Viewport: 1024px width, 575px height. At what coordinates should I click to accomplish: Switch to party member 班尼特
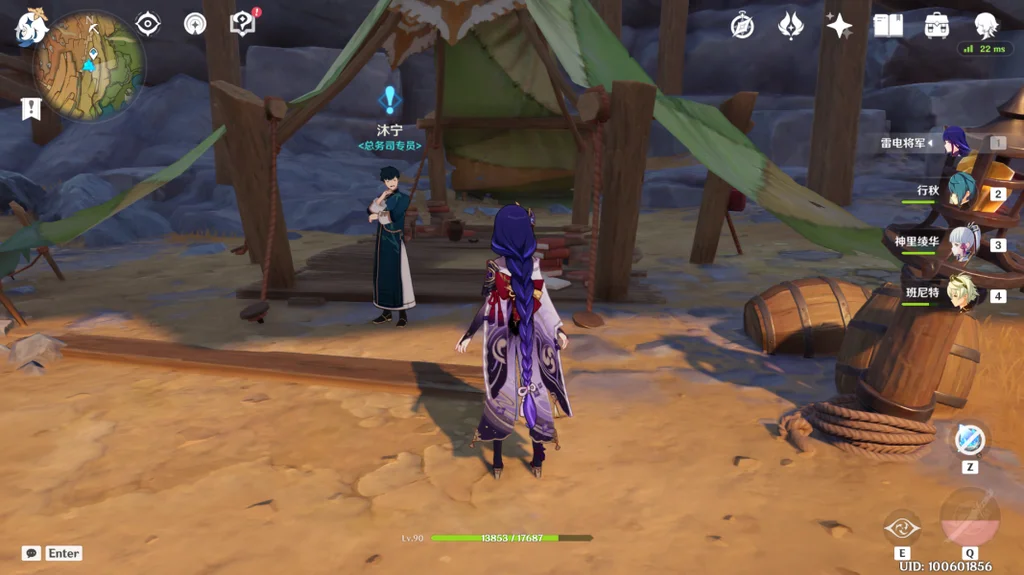(x=961, y=293)
